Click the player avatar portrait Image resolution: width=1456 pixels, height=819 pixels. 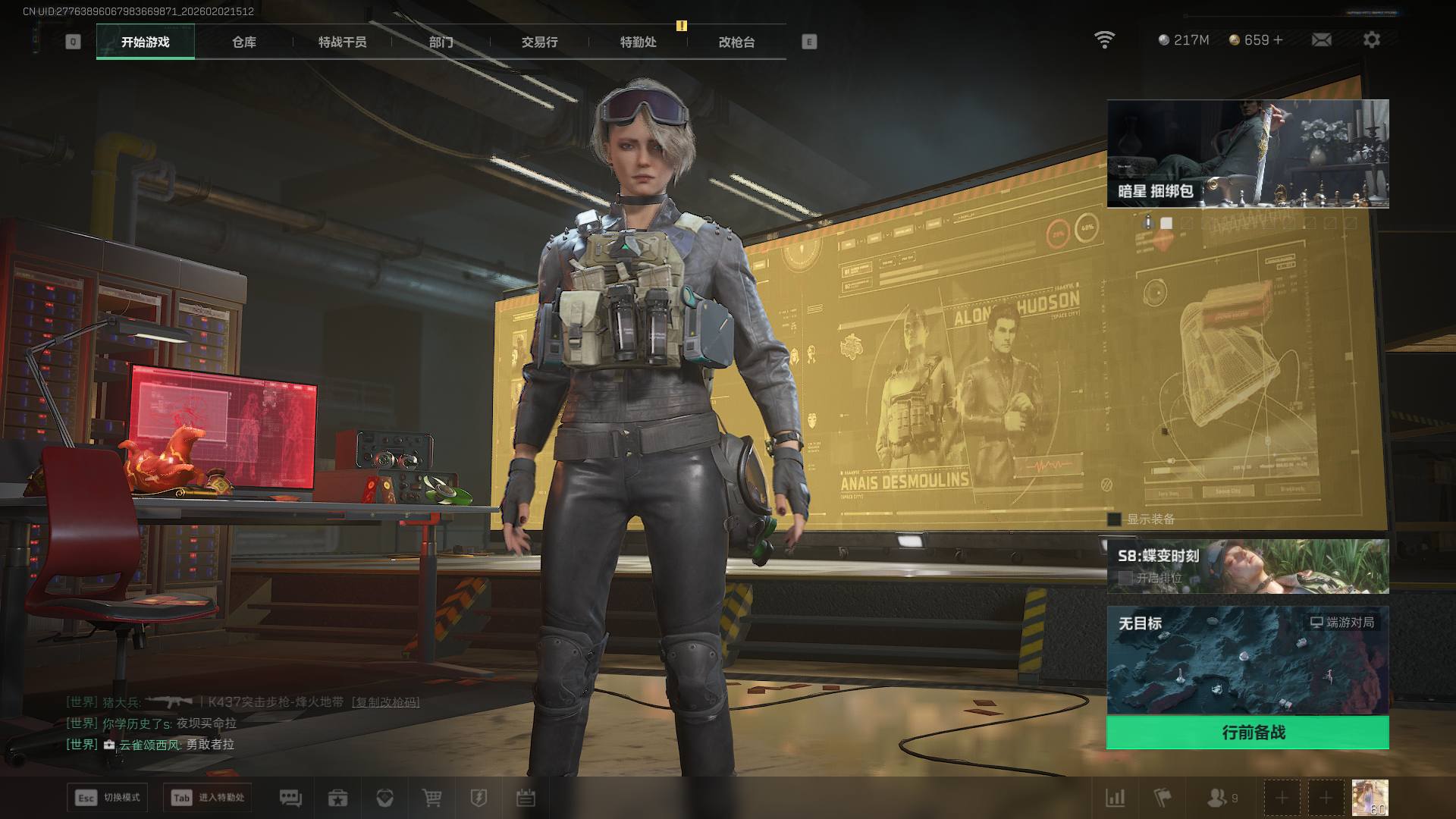(x=1370, y=798)
